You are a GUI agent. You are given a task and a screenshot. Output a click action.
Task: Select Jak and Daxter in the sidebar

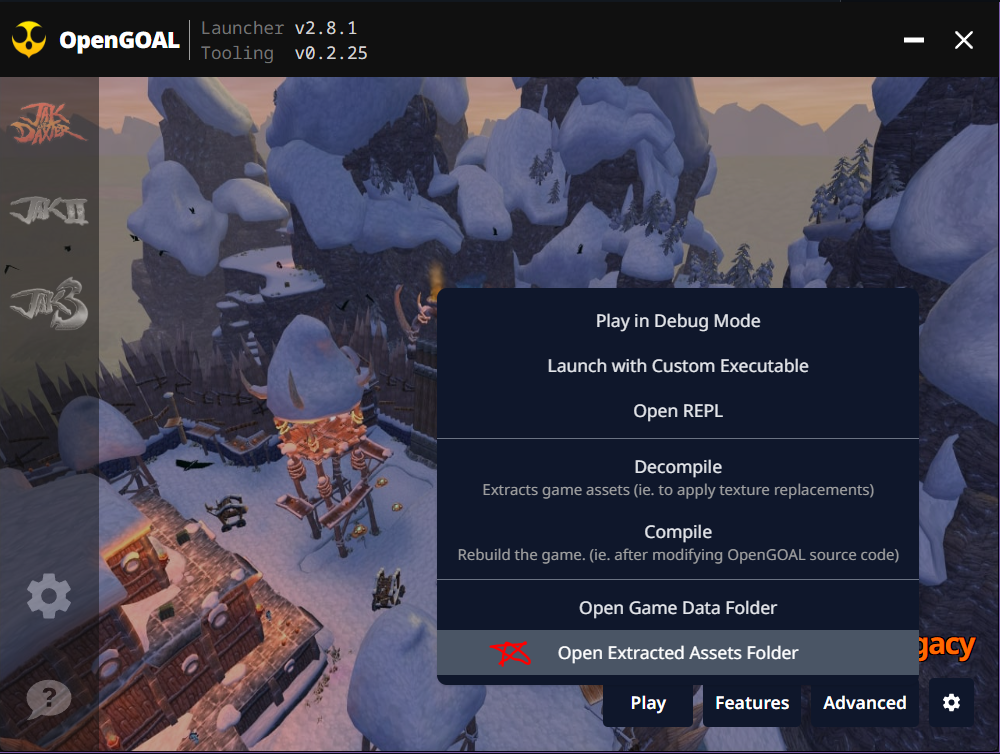[48, 123]
